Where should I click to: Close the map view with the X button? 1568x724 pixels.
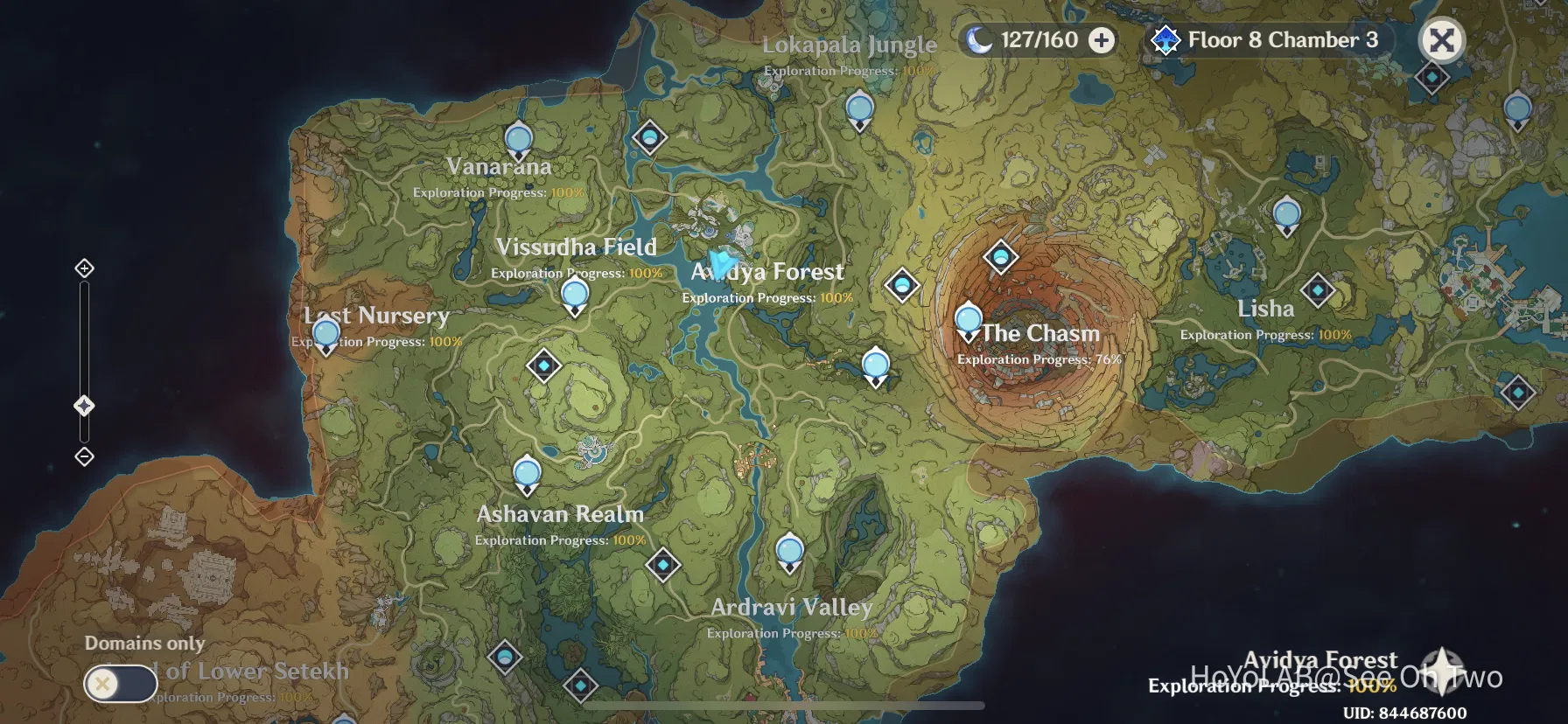point(1441,39)
